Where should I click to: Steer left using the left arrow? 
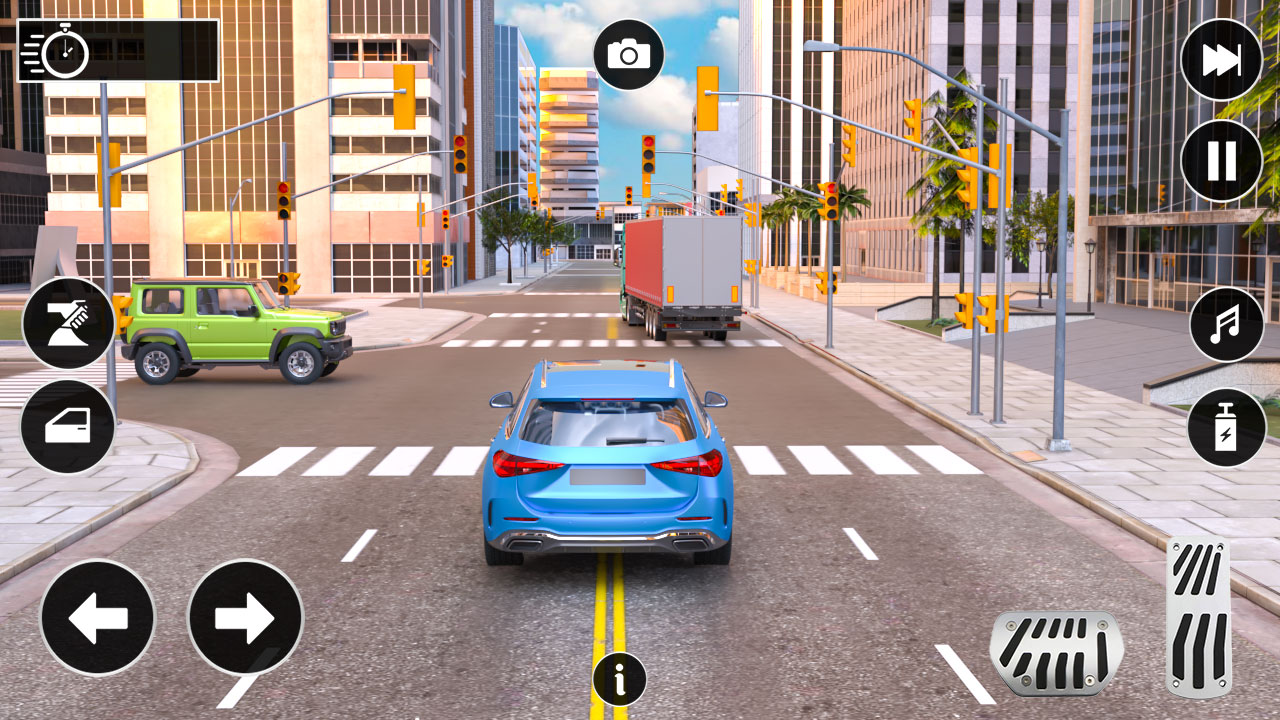[99, 618]
